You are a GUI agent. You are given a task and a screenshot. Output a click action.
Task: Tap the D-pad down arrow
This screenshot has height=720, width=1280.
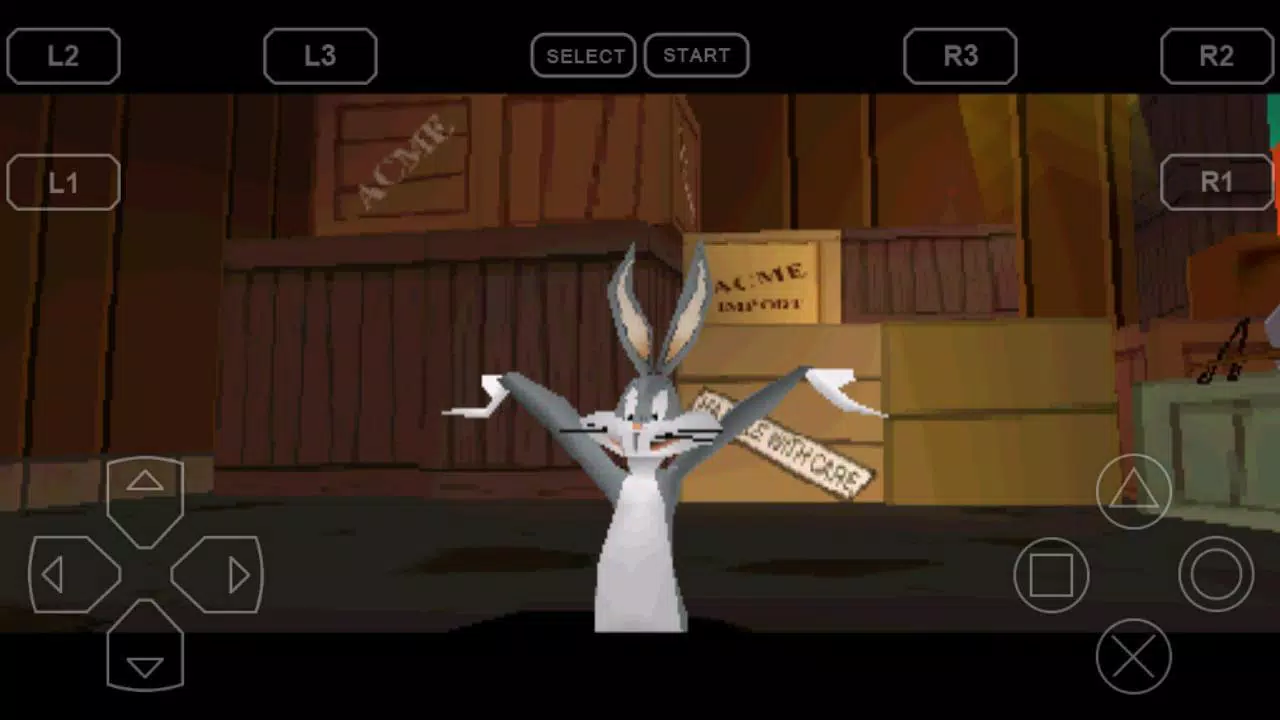[x=145, y=662]
